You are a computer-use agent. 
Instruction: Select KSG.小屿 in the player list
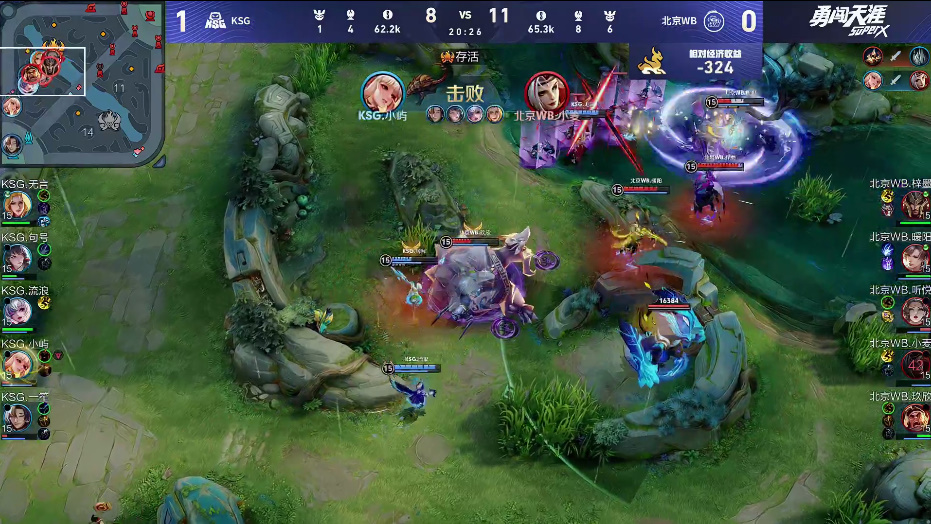click(x=17, y=363)
